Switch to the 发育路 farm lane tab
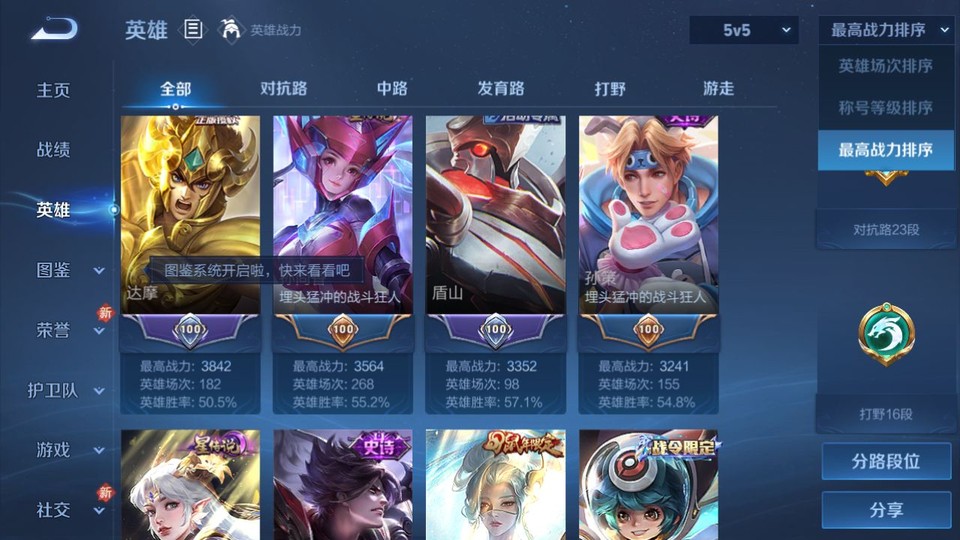 click(501, 88)
